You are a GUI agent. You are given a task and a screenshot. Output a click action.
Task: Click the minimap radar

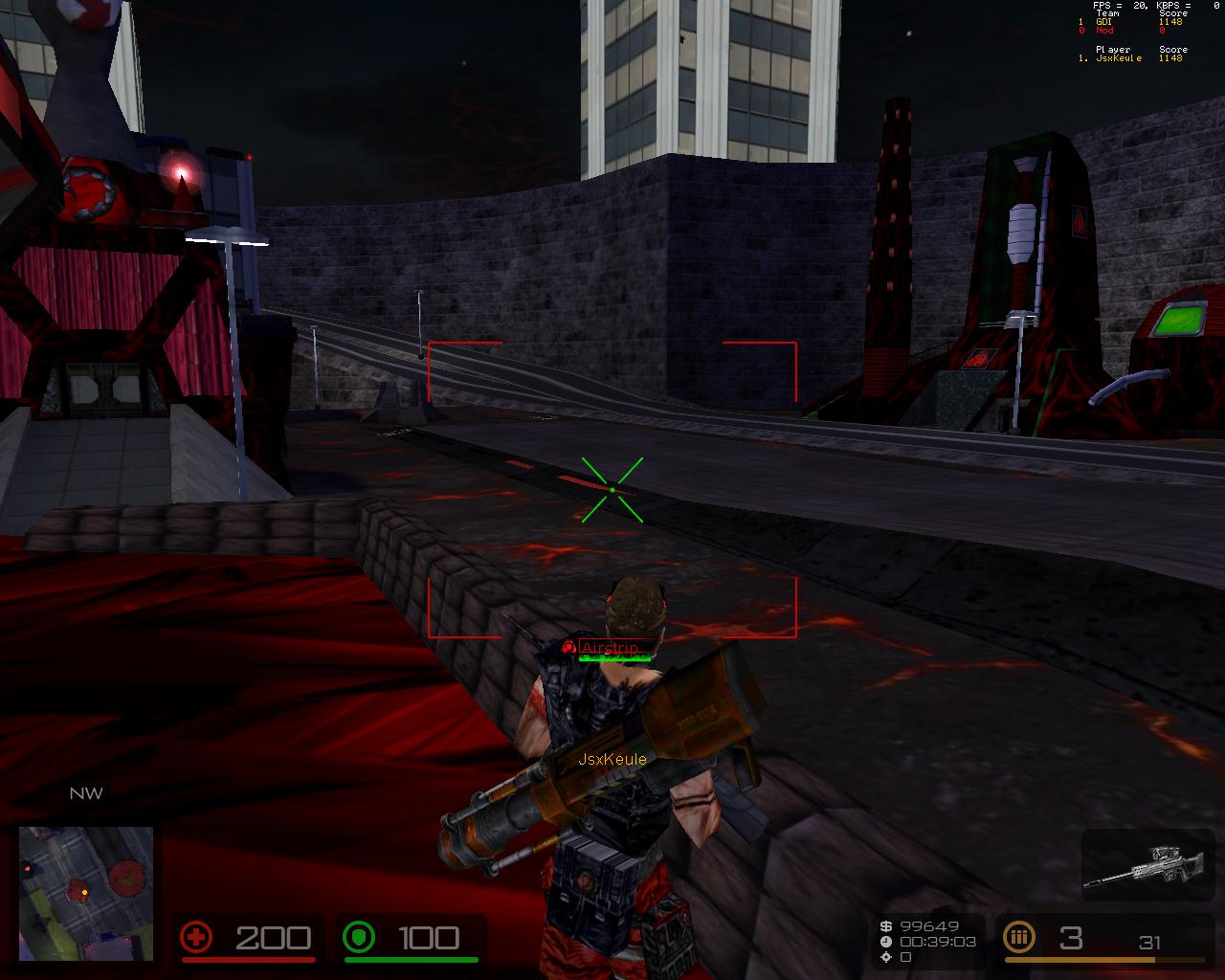86,893
